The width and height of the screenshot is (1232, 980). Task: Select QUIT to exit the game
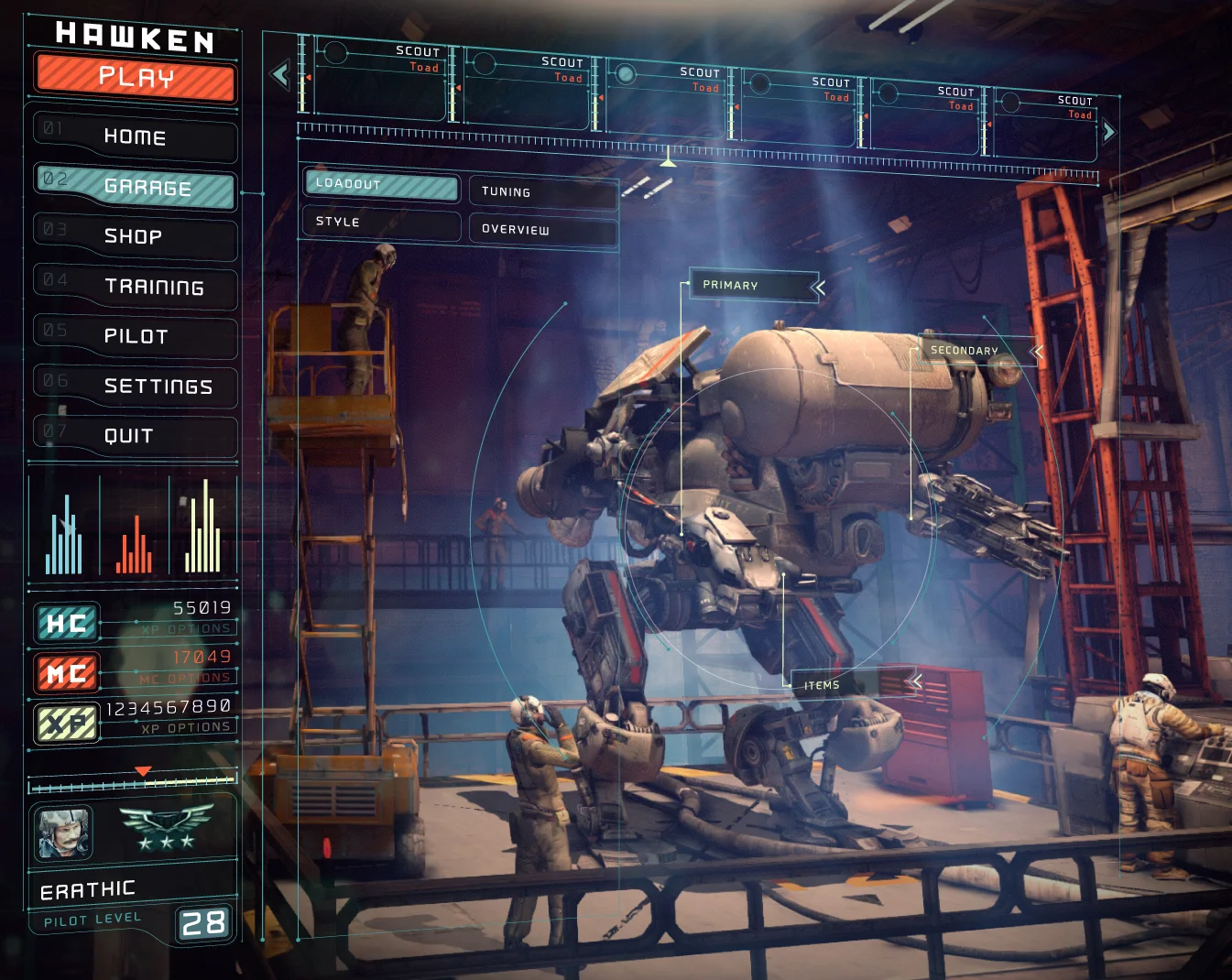pos(134,437)
